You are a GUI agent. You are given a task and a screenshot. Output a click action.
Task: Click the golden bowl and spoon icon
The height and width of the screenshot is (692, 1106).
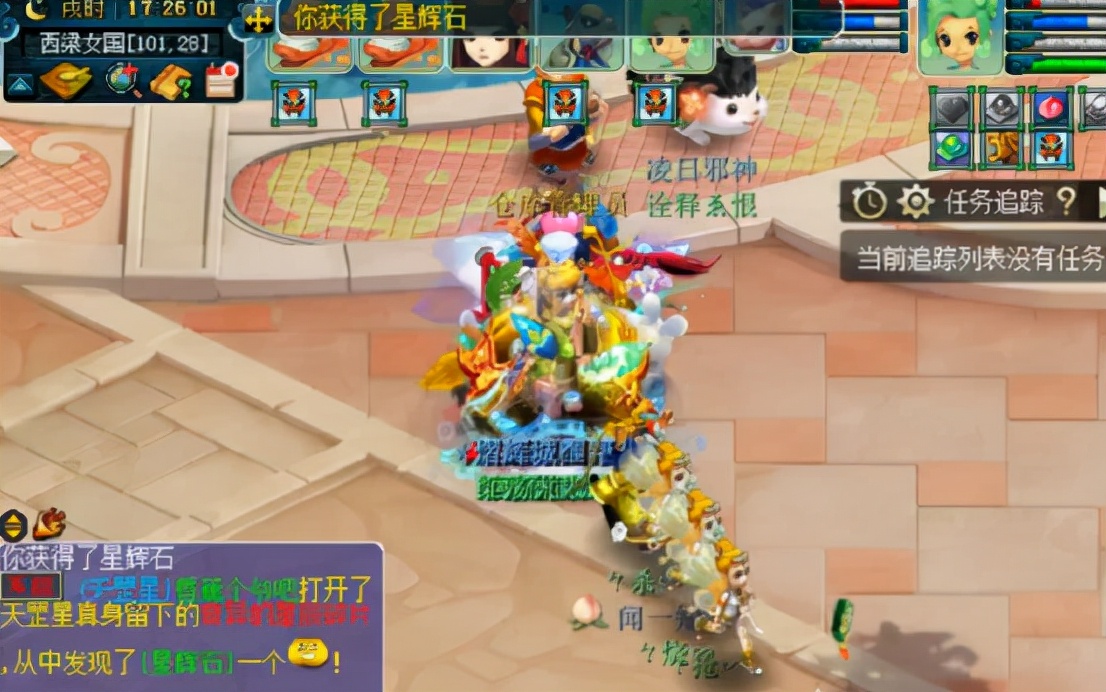[x=67, y=80]
